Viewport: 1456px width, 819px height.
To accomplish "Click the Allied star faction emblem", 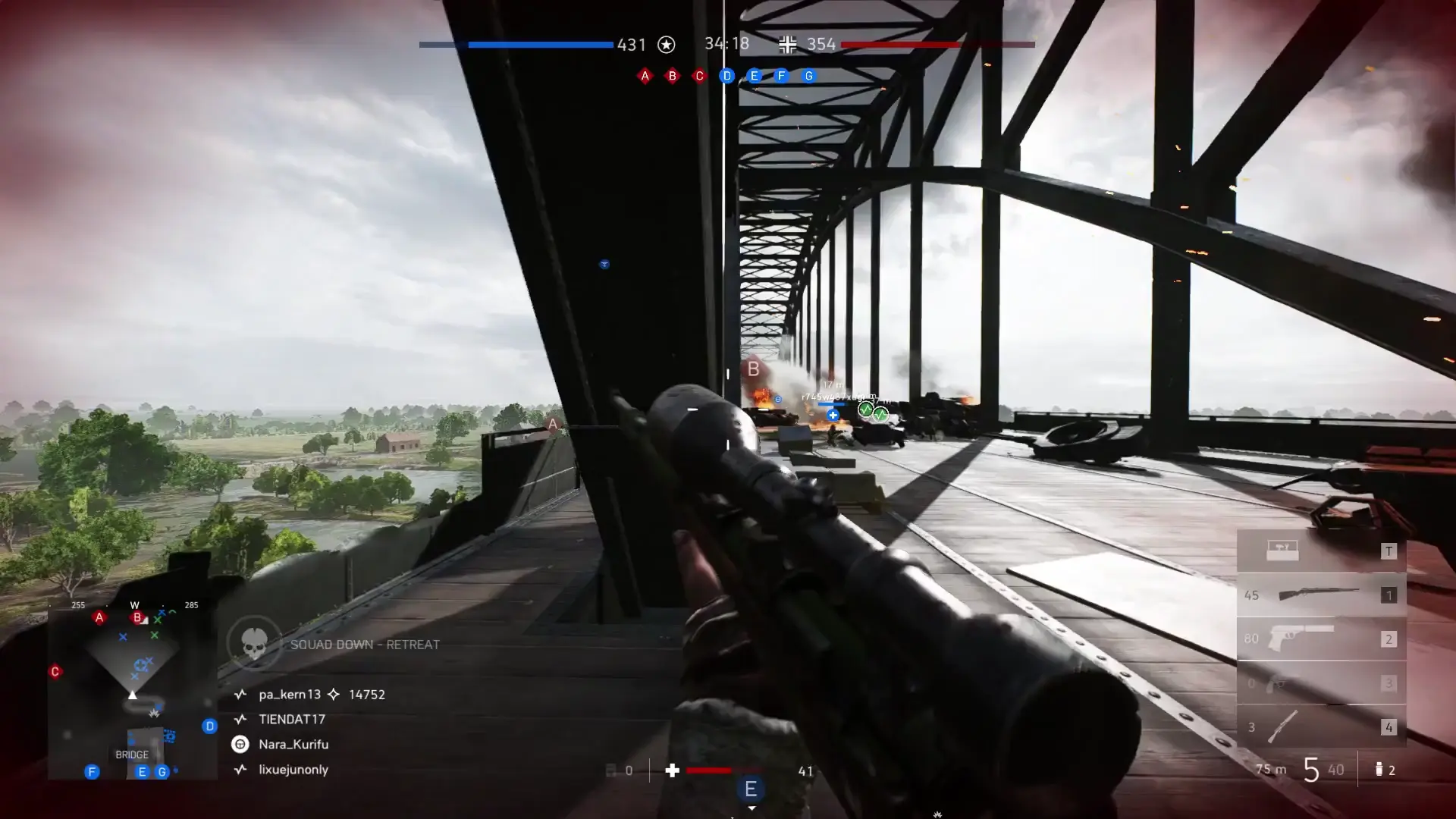I will point(666,45).
